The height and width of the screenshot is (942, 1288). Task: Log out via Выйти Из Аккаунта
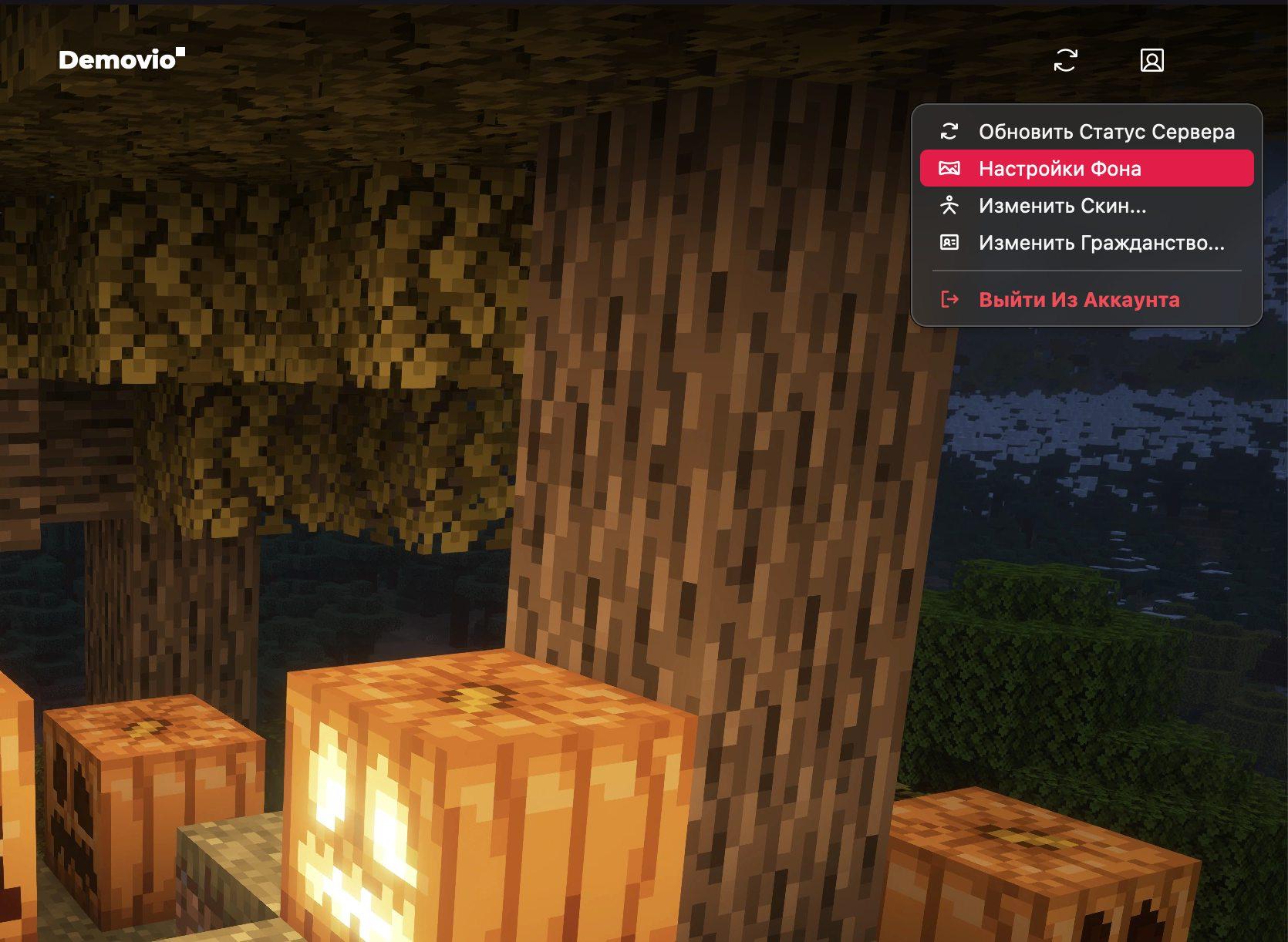(x=1078, y=300)
